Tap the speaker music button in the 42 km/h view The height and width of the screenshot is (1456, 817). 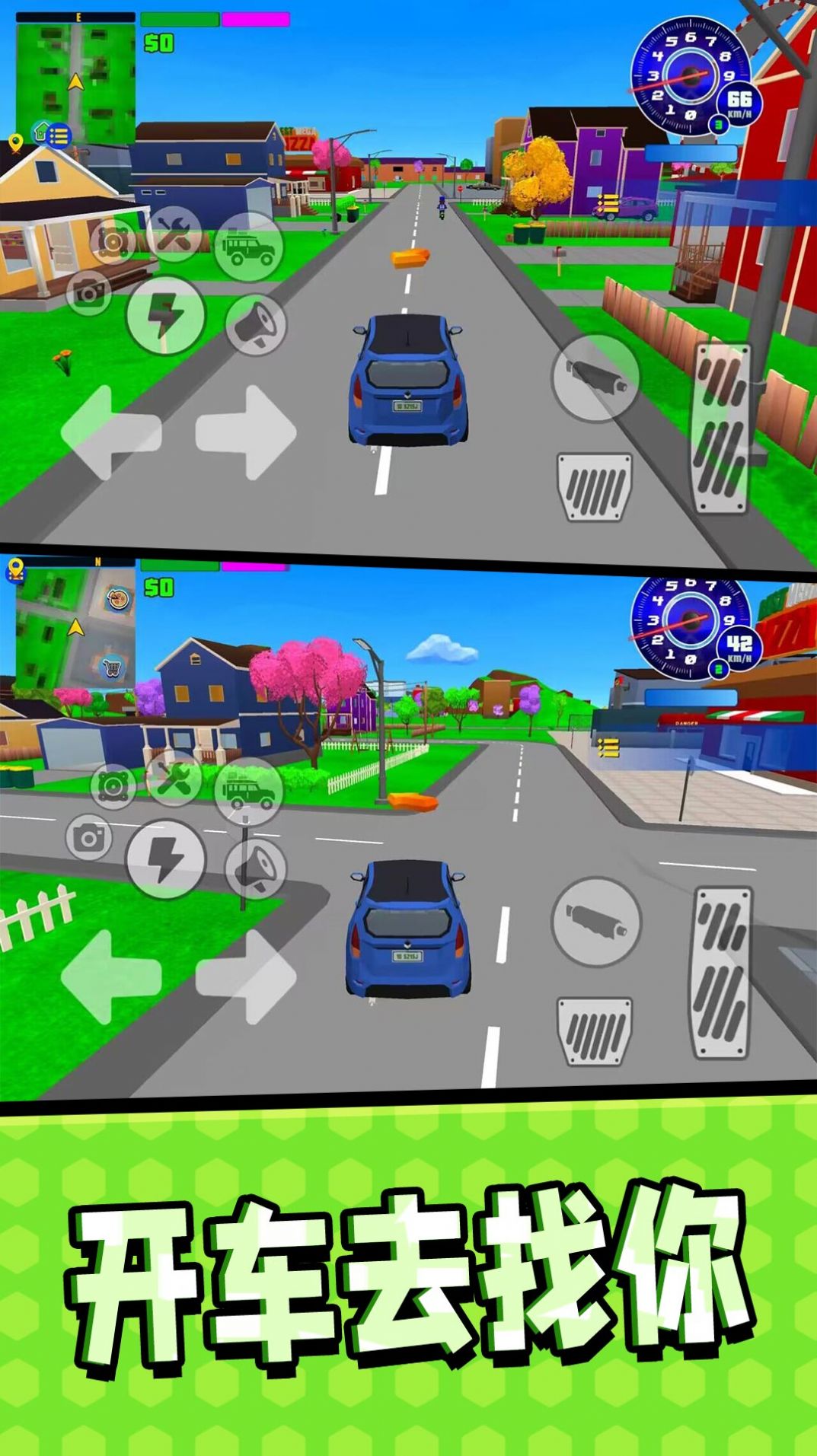[x=113, y=786]
